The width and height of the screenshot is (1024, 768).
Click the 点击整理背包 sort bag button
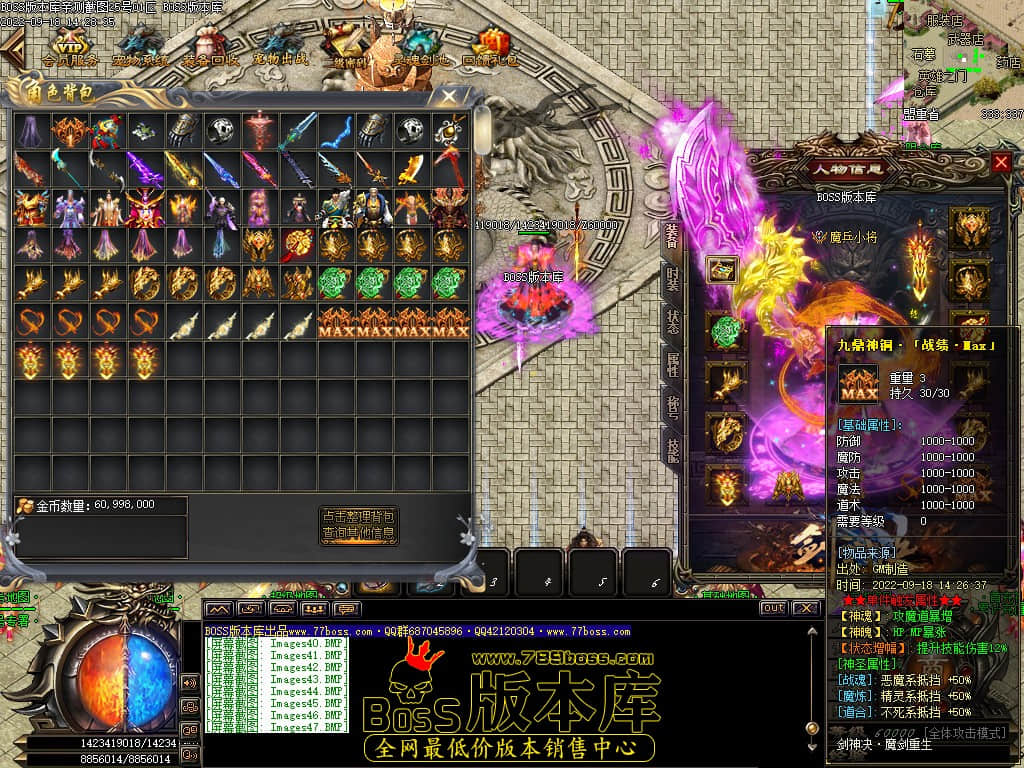click(359, 517)
